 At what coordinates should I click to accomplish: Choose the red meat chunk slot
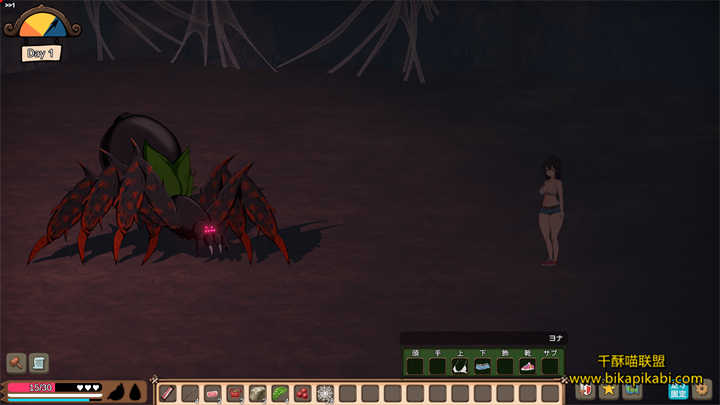click(x=235, y=393)
